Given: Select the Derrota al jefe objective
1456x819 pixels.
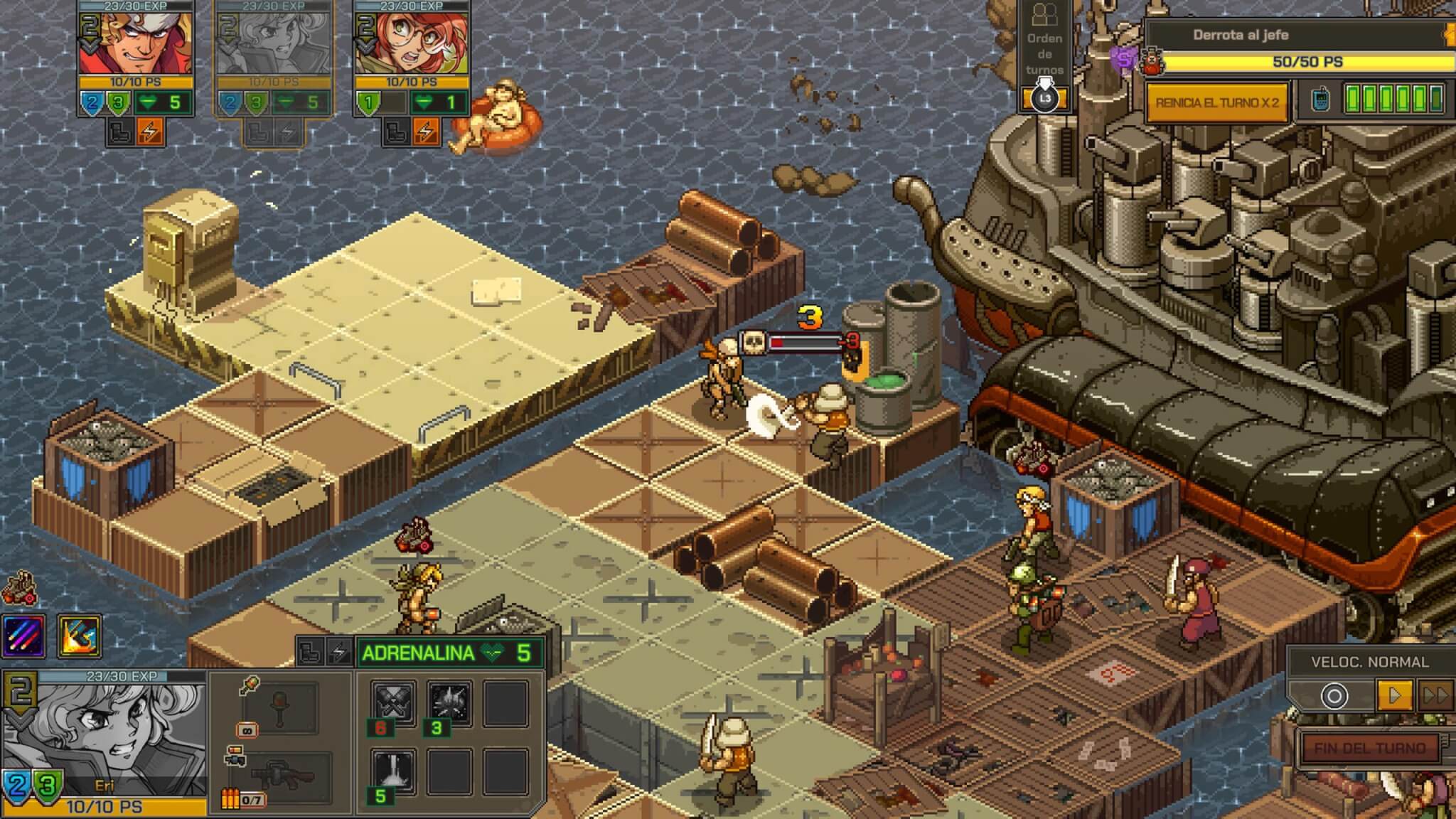Looking at the screenshot, I should pos(1241,34).
